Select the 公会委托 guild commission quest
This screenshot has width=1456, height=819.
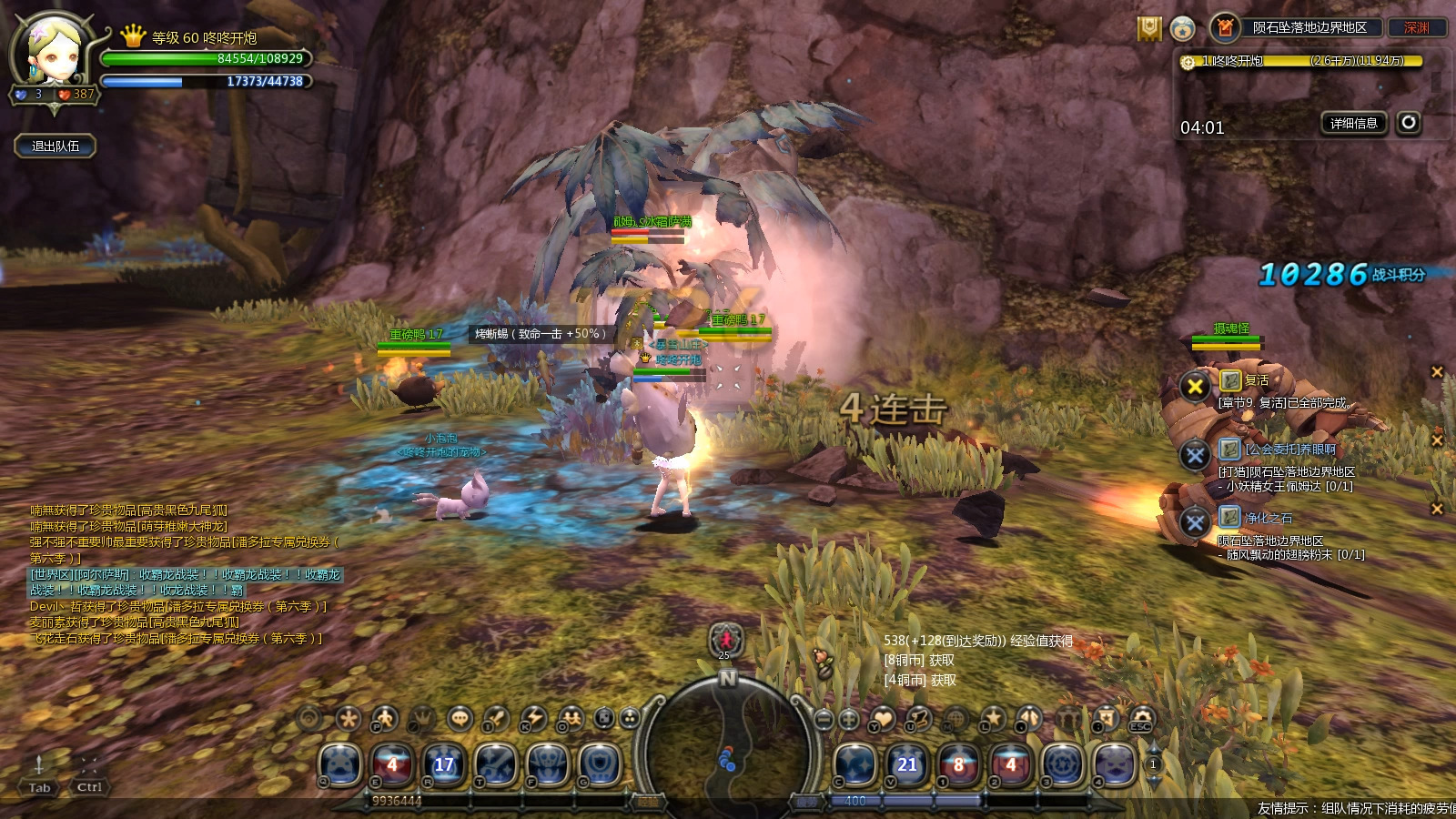[x=1289, y=449]
